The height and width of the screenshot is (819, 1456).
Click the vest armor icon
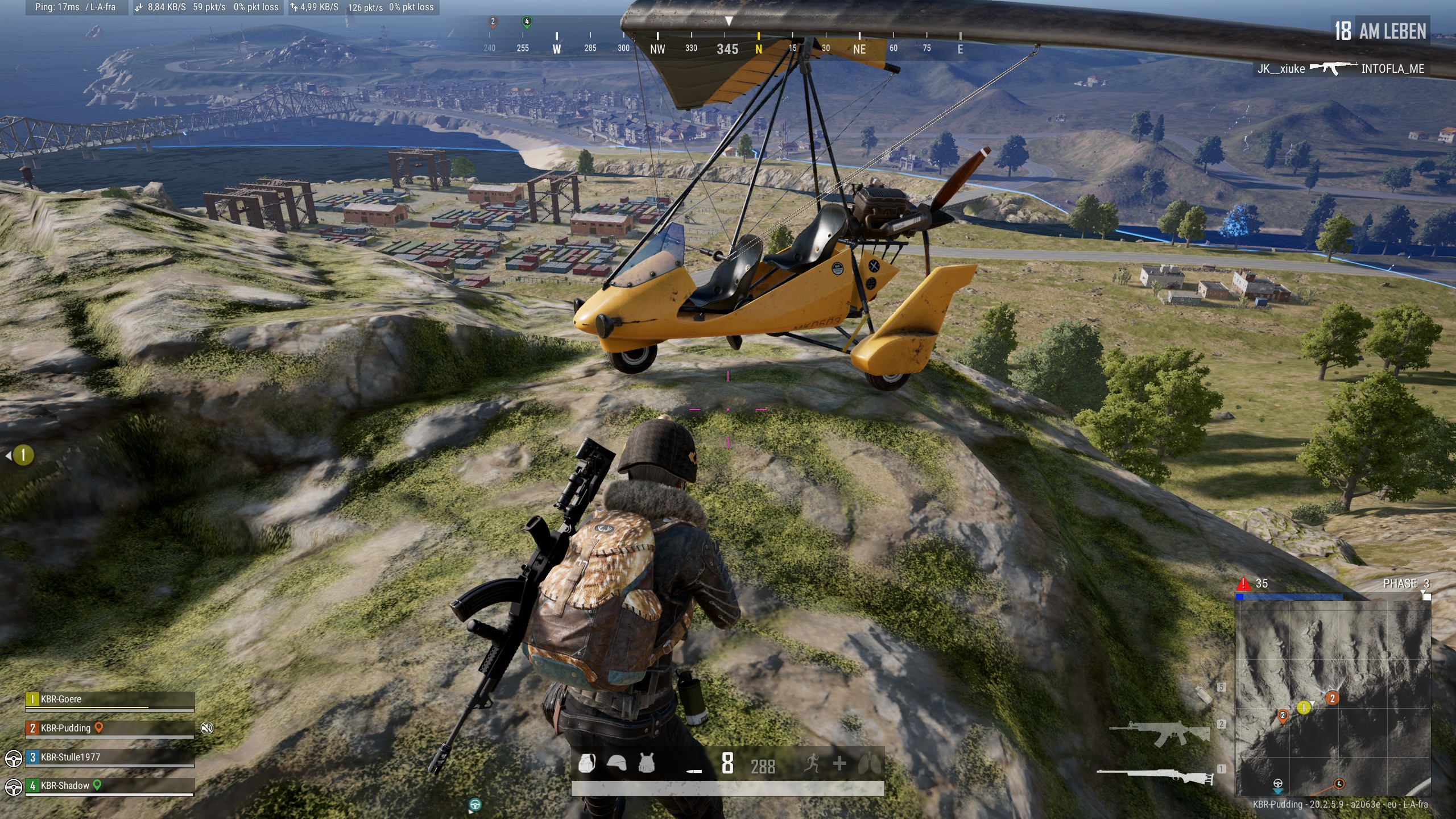point(647,763)
